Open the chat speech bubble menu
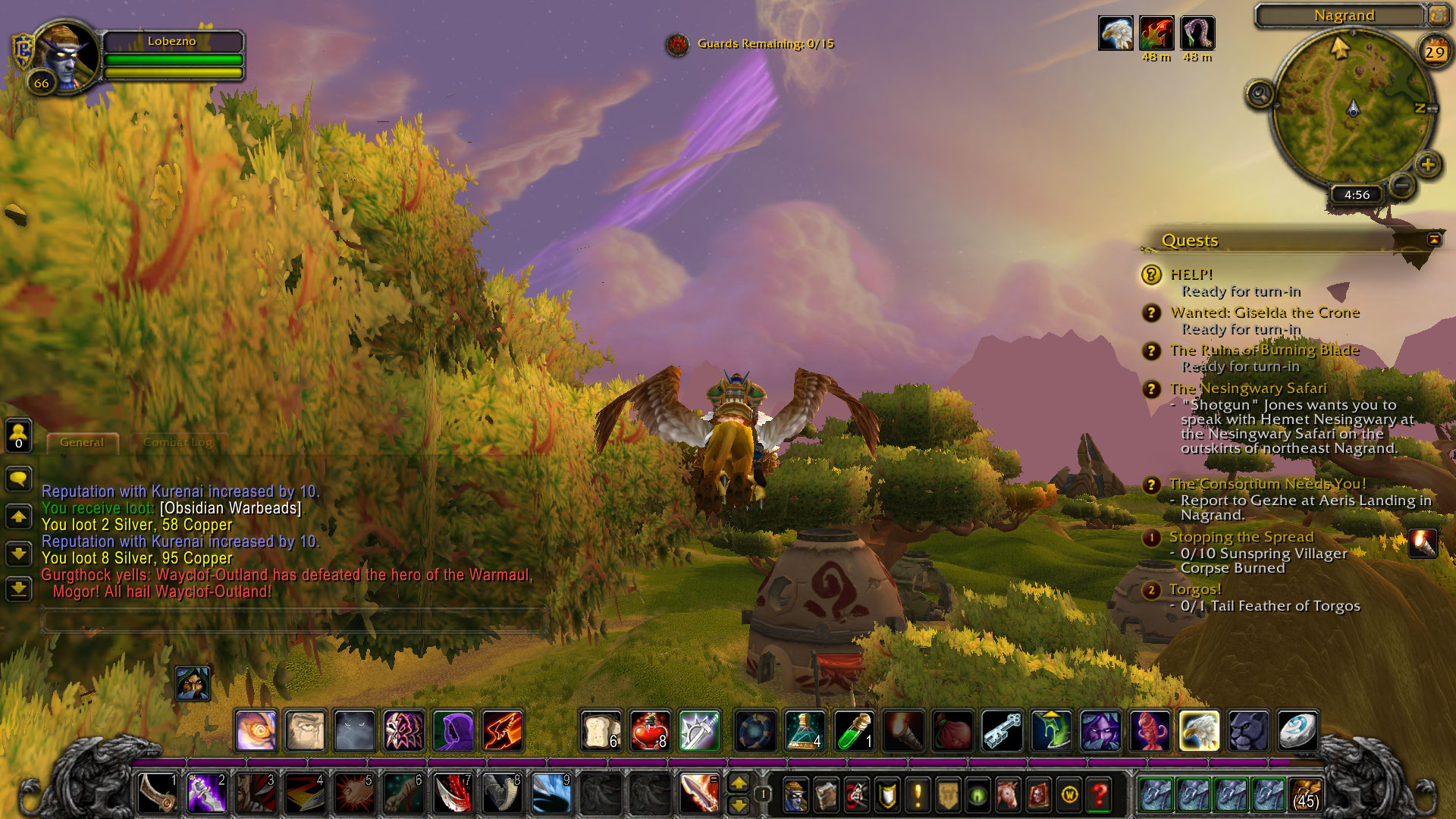The width and height of the screenshot is (1456, 819). tap(19, 479)
